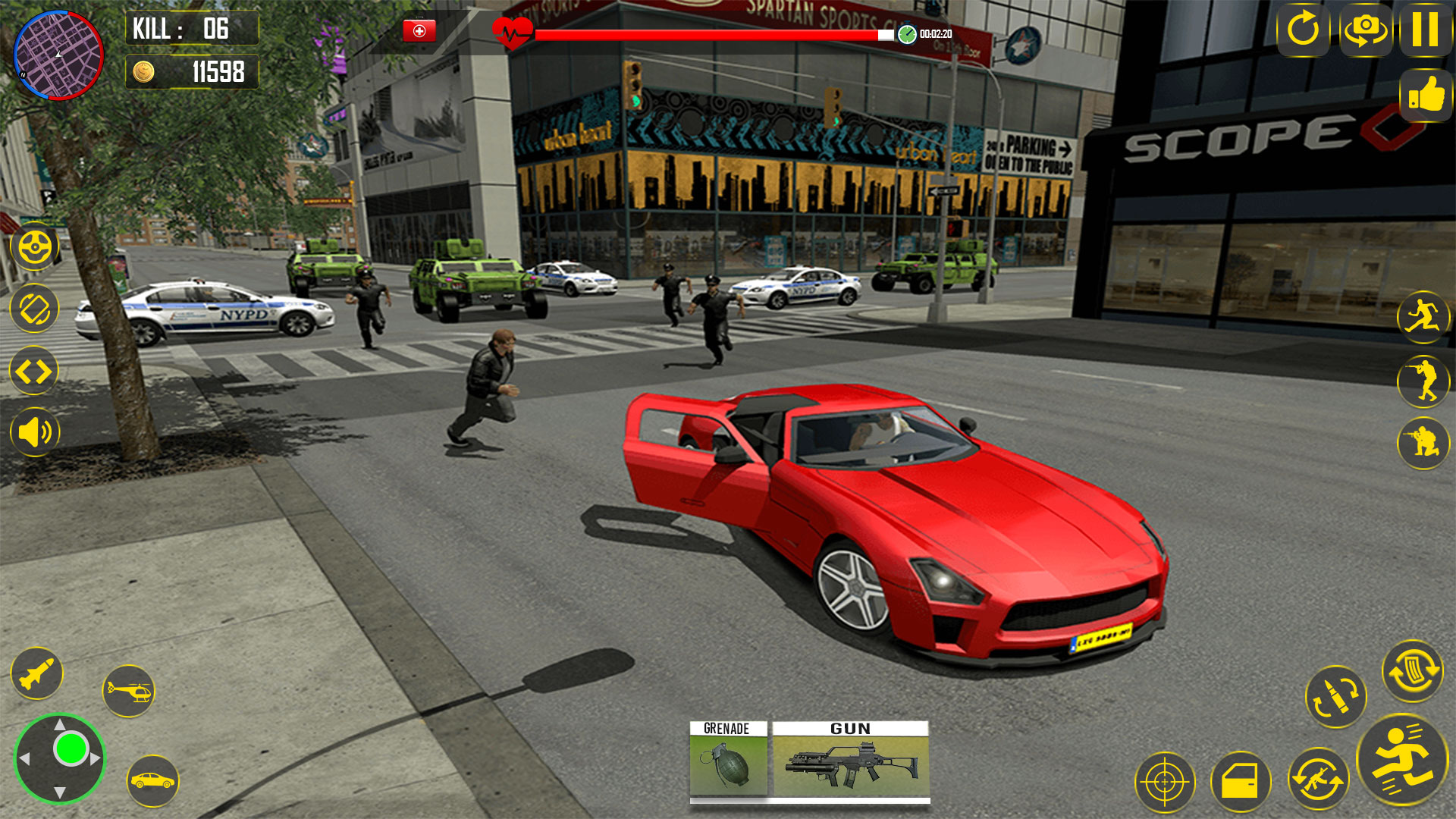Click the red health bar
The width and height of the screenshot is (1456, 819).
[705, 33]
